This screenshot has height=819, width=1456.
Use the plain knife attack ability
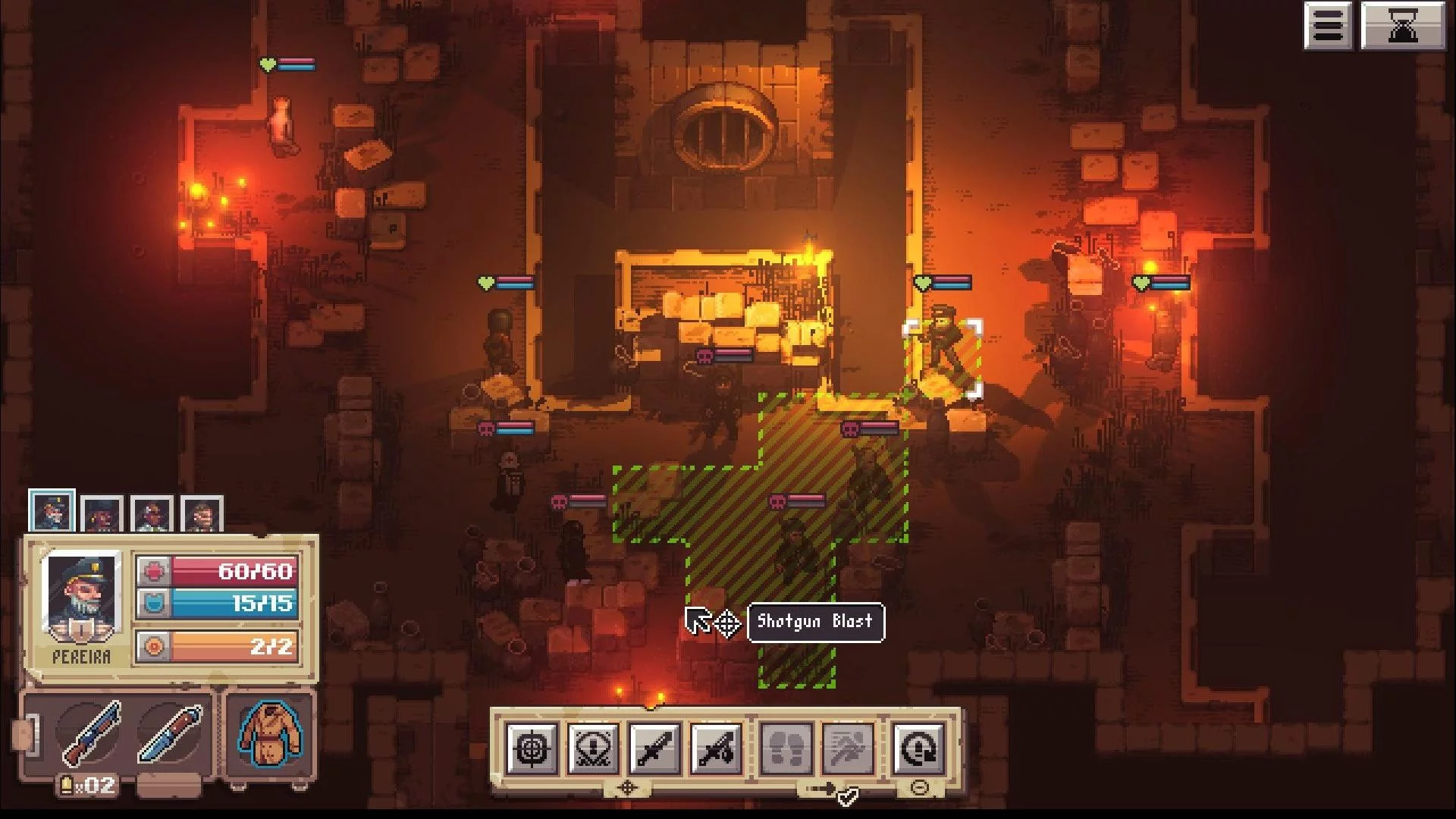[x=654, y=749]
